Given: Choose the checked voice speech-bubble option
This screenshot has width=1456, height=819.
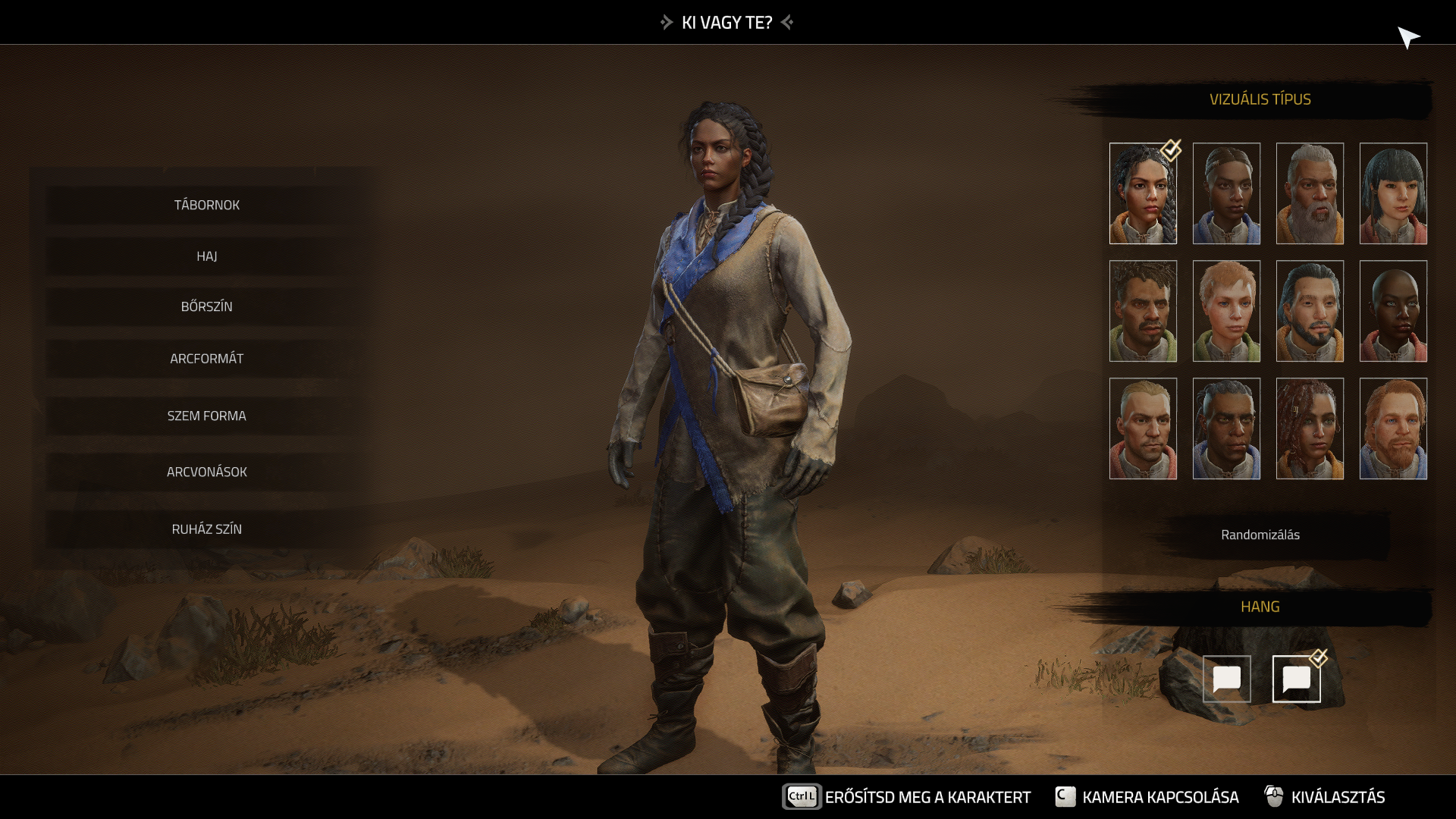Looking at the screenshot, I should click(x=1296, y=679).
